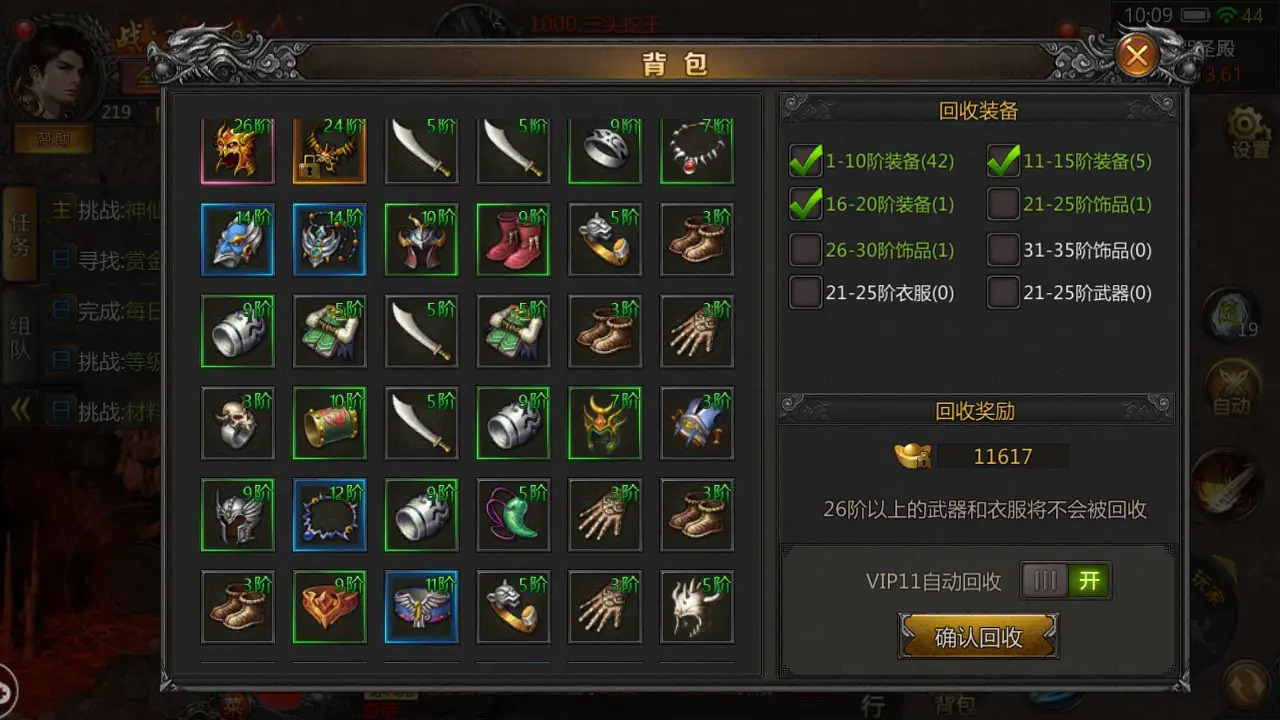Open the 设置 gear settings icon
Screen dimensions: 1280x720
pyautogui.click(x=1249, y=131)
